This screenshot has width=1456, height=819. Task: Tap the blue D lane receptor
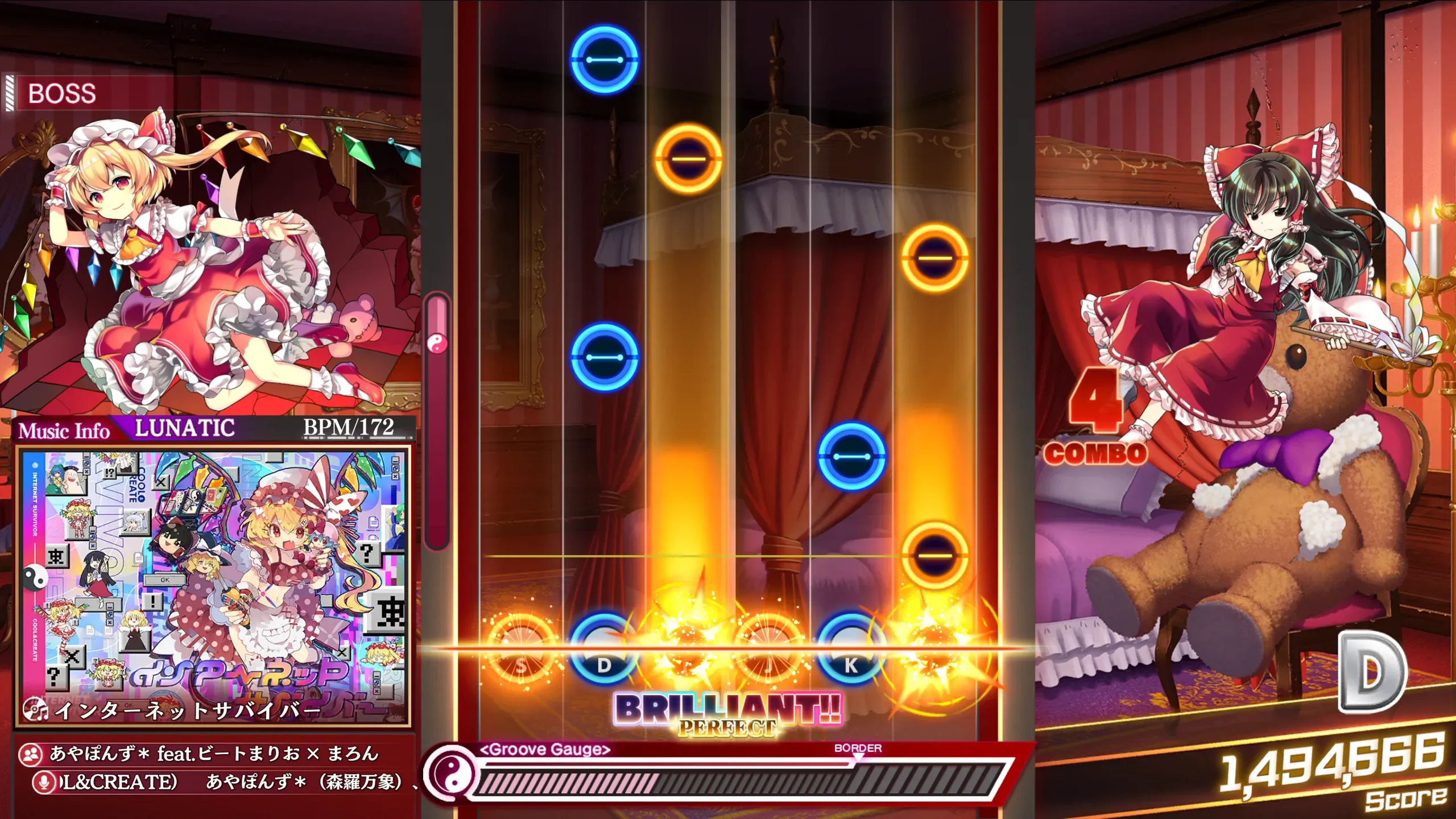point(604,650)
